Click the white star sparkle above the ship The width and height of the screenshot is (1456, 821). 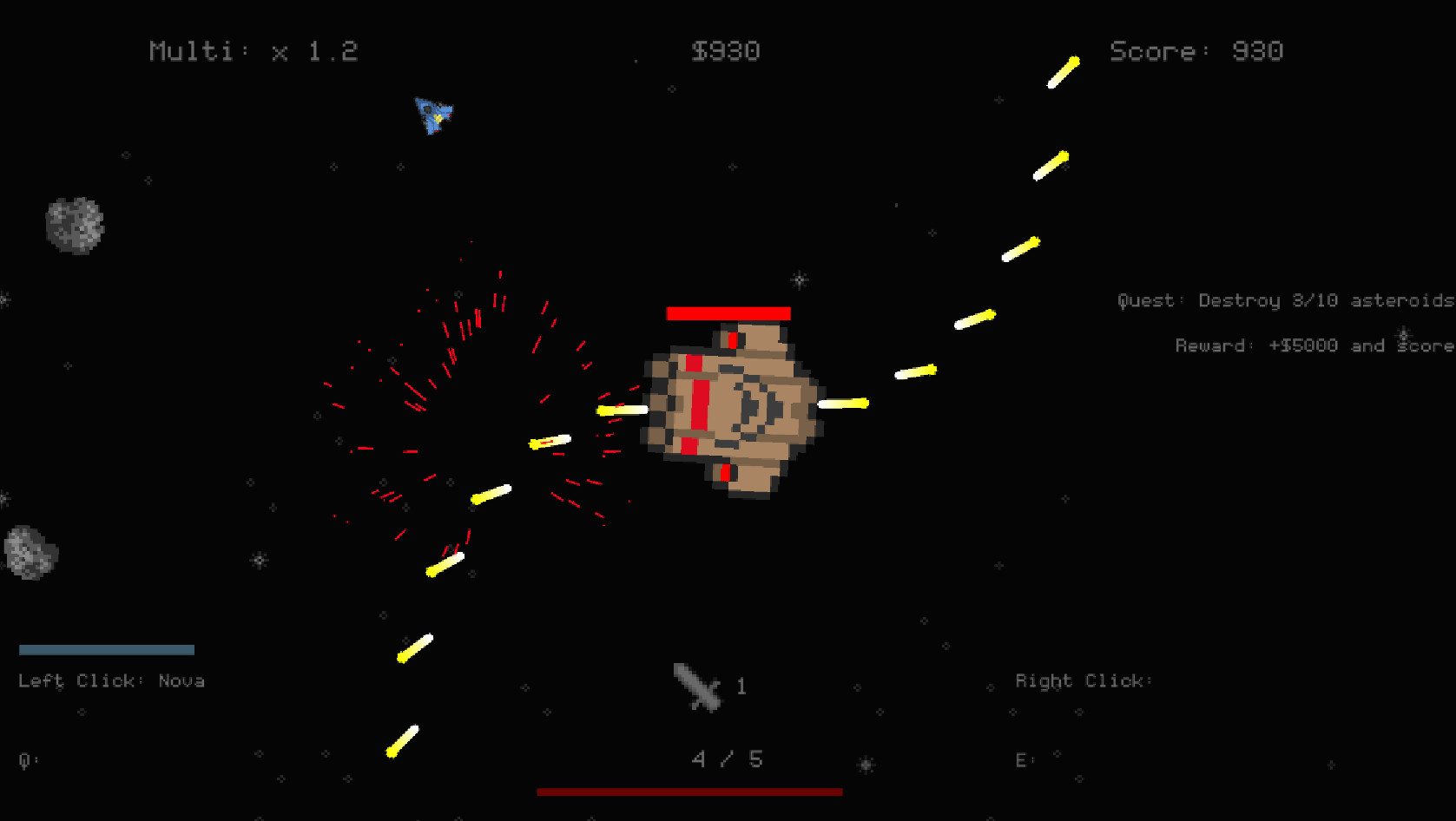(798, 280)
